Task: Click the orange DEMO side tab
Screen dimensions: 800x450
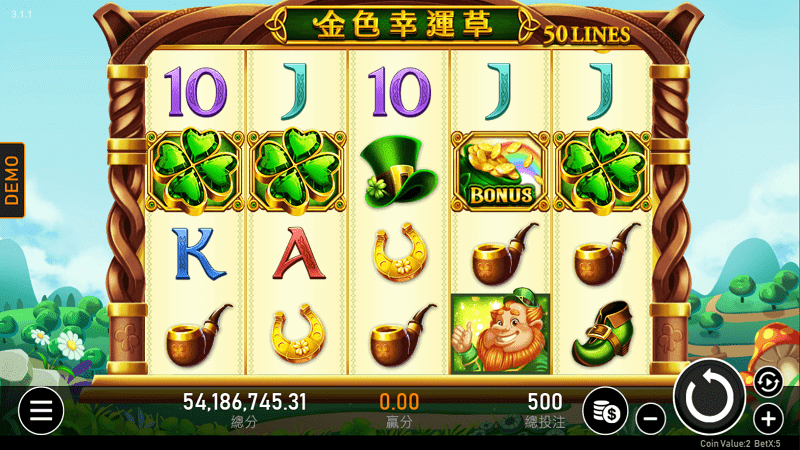Action: [12, 180]
